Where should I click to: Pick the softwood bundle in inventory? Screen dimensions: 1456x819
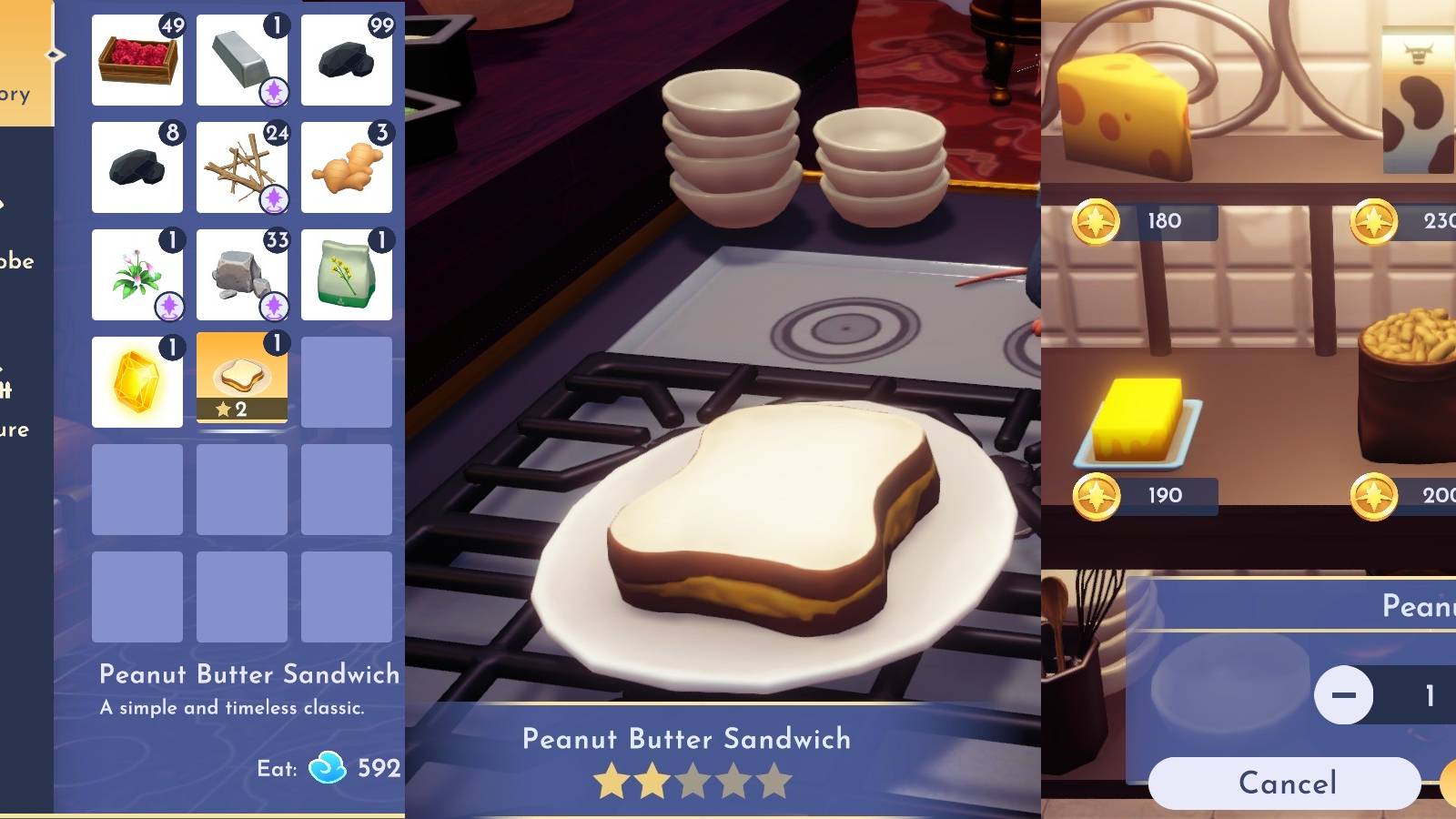tap(241, 167)
